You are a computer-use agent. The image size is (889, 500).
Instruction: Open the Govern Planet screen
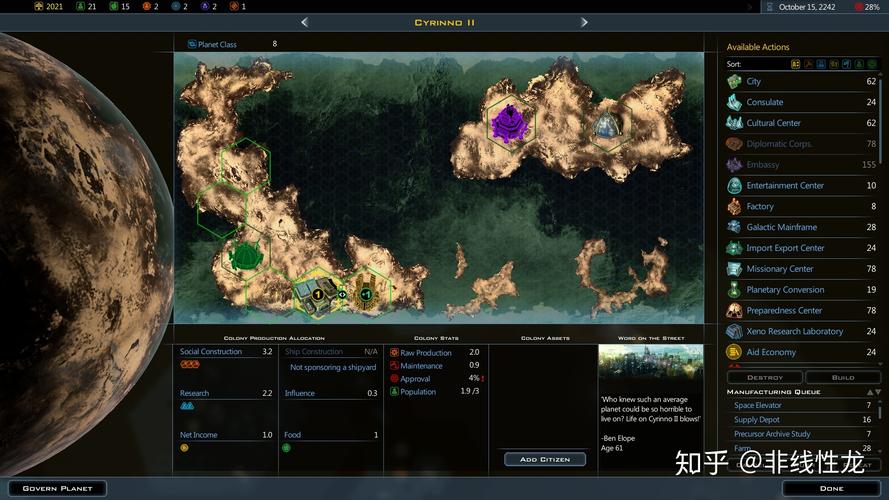pyautogui.click(x=57, y=488)
